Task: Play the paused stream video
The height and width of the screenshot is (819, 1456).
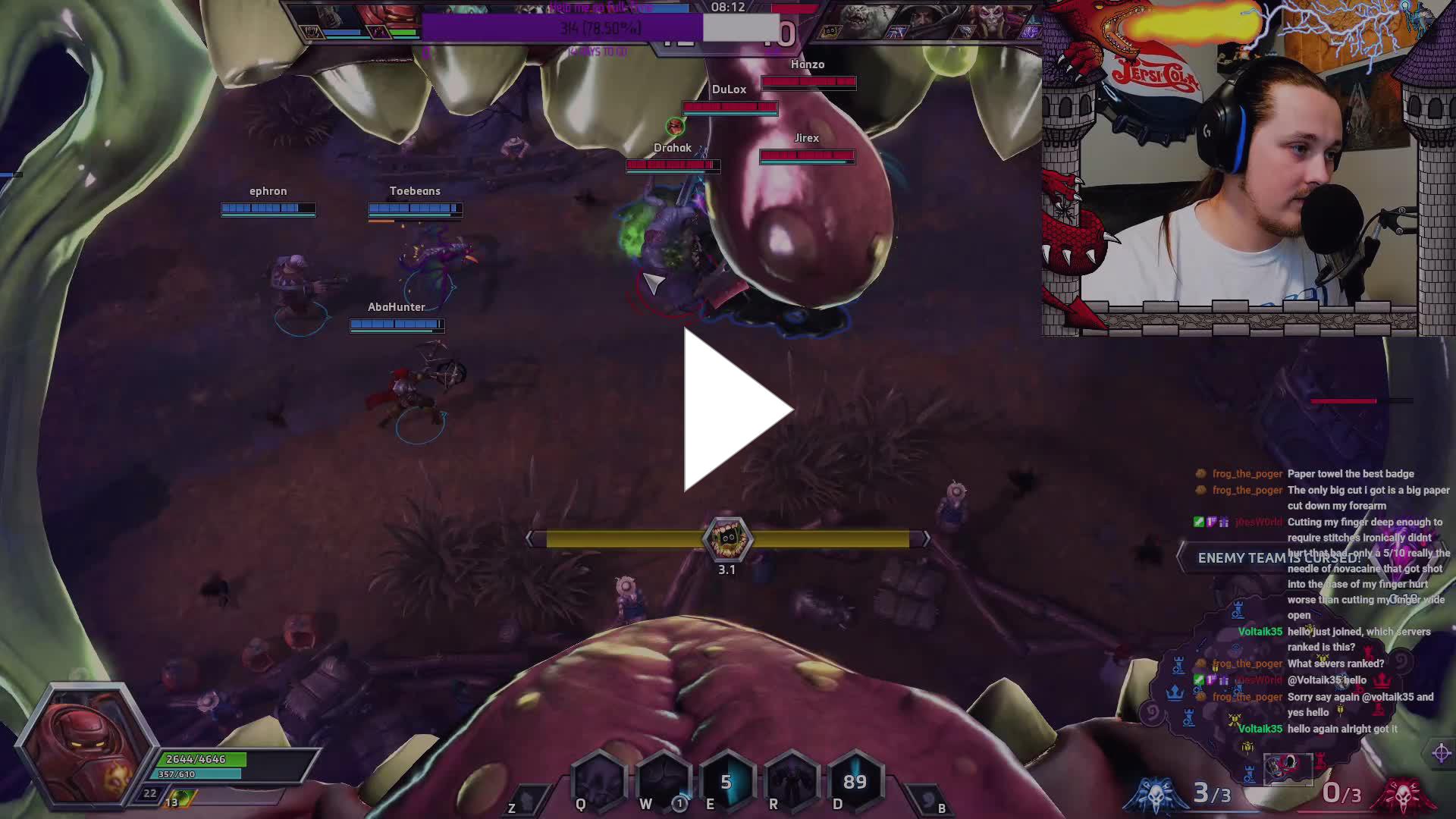Action: coord(737,410)
